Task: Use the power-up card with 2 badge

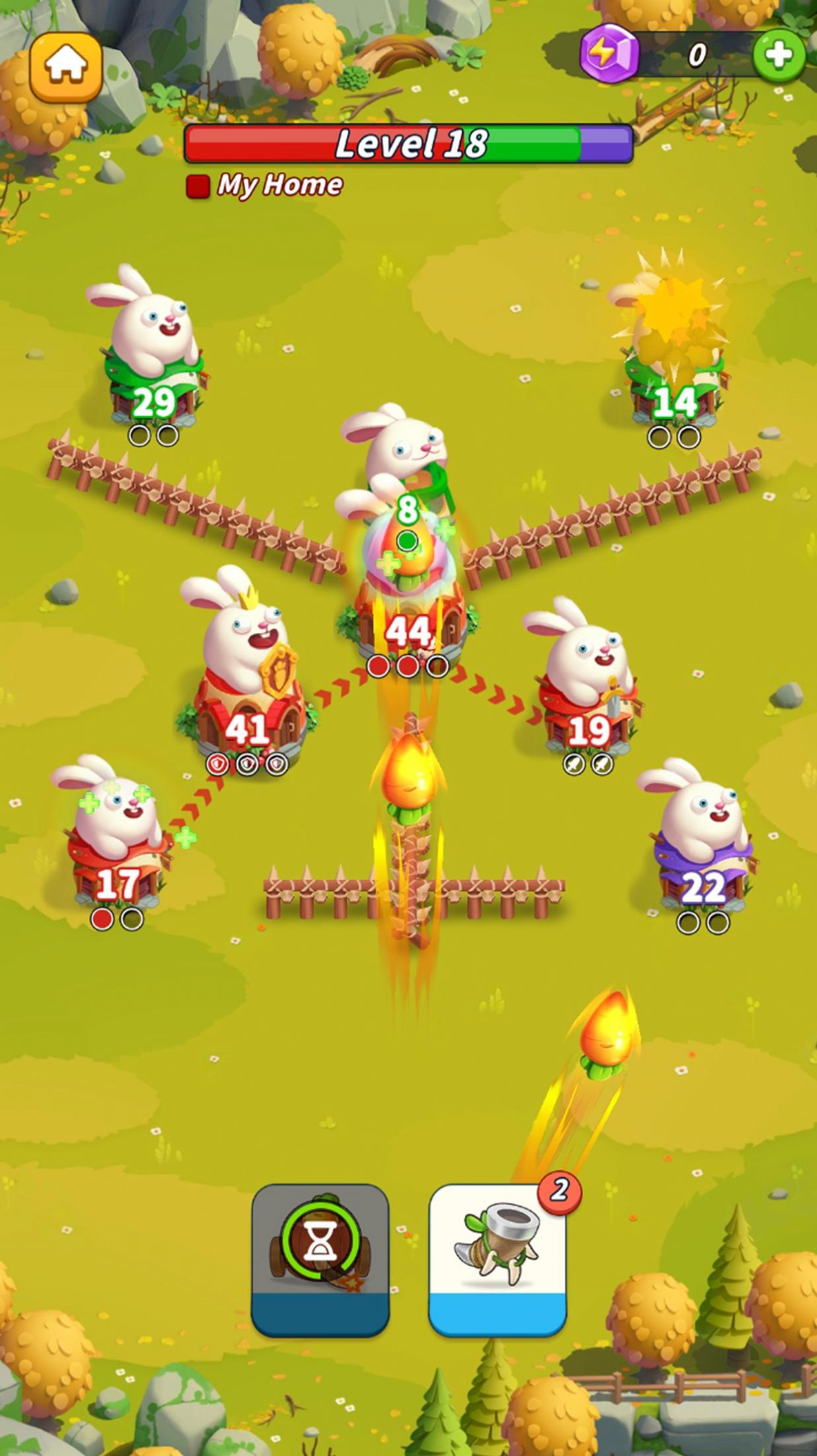Action: [x=497, y=1260]
